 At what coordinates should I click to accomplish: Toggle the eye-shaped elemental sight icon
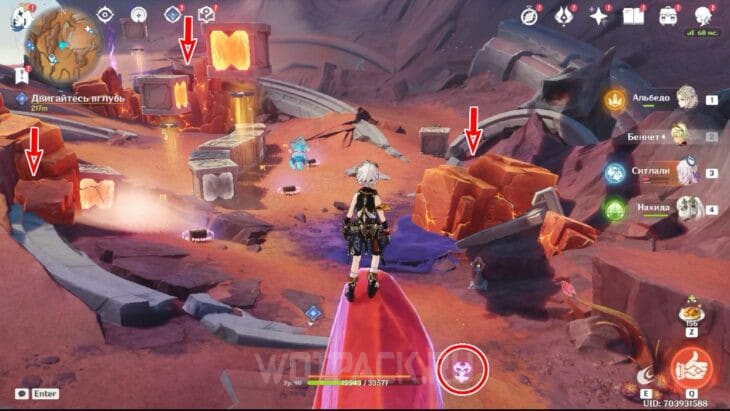coord(106,15)
